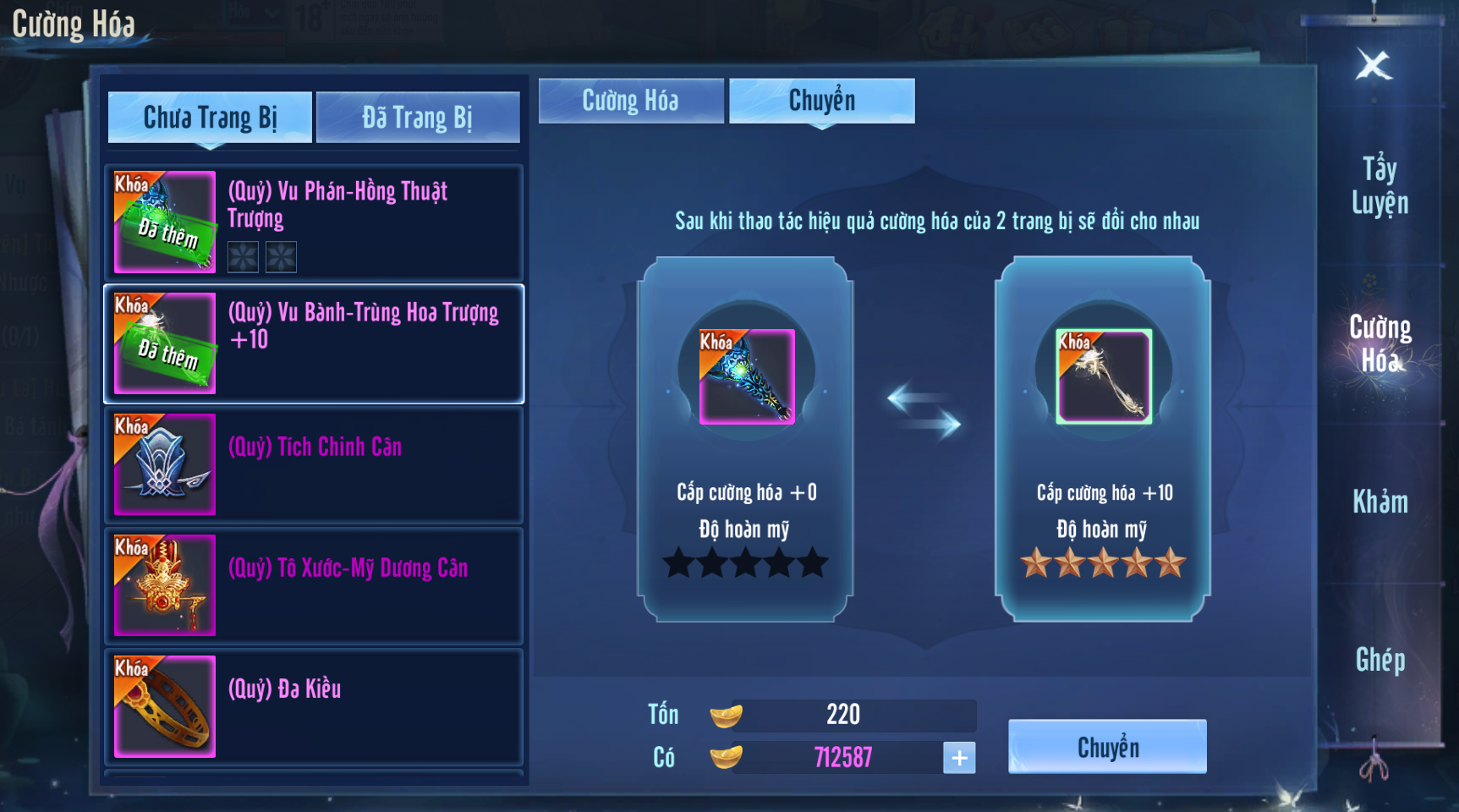
Task: Choose the Tích Chính Cân item
Action: tap(314, 464)
